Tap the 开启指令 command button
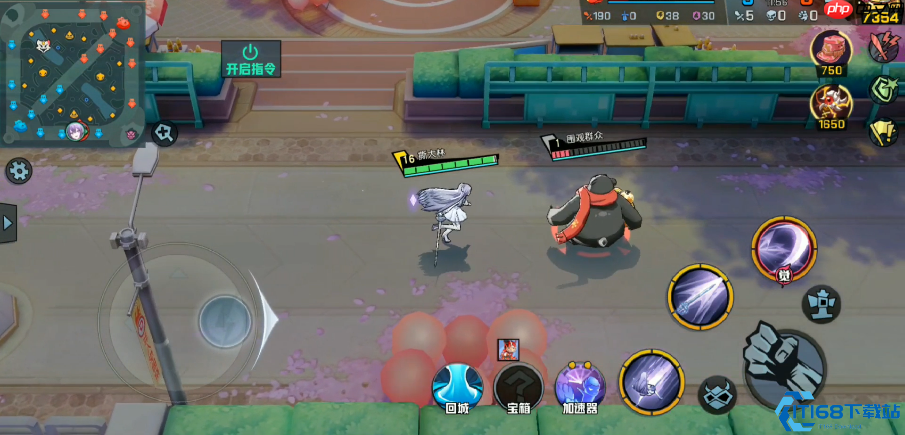Screen dimensions: 905x435 coord(250,59)
